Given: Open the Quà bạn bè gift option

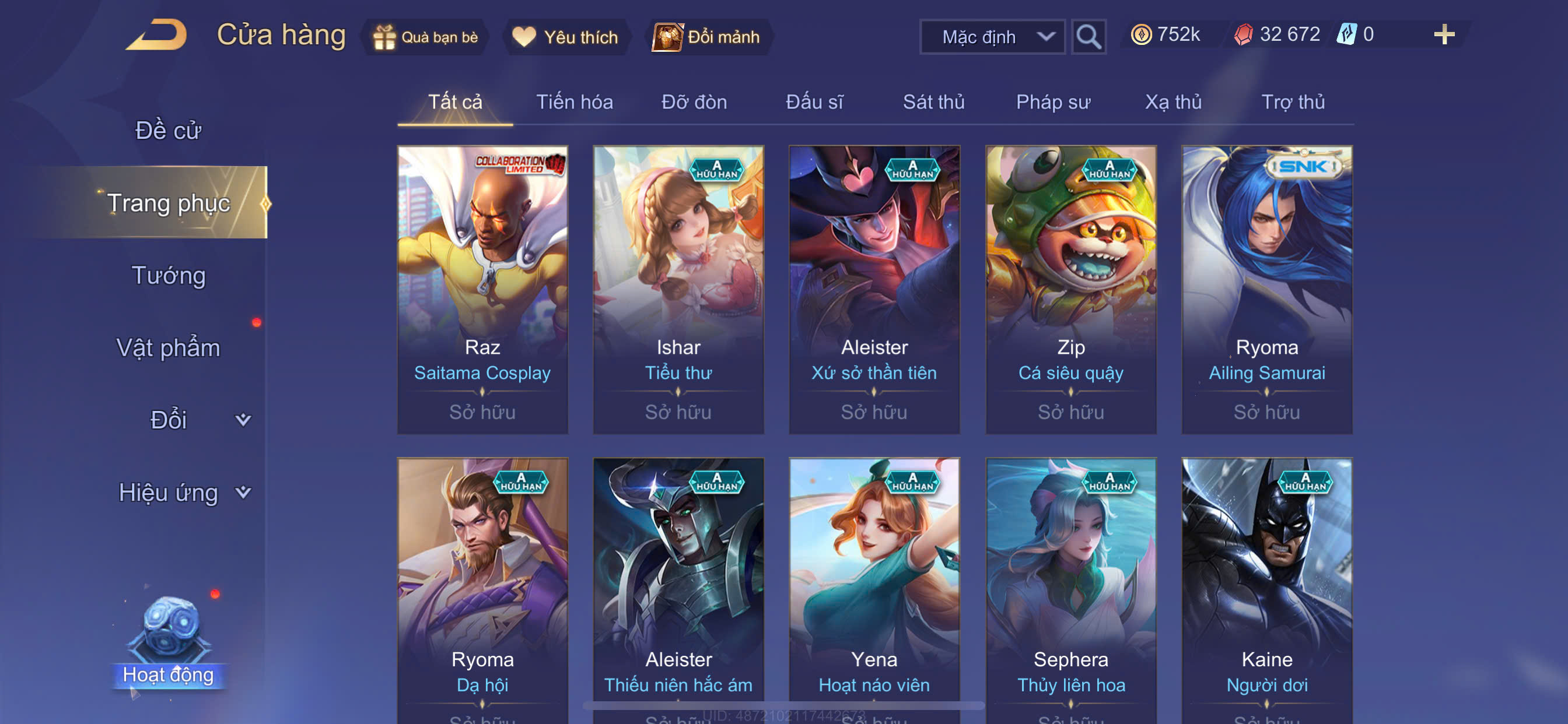Looking at the screenshot, I should (x=426, y=37).
